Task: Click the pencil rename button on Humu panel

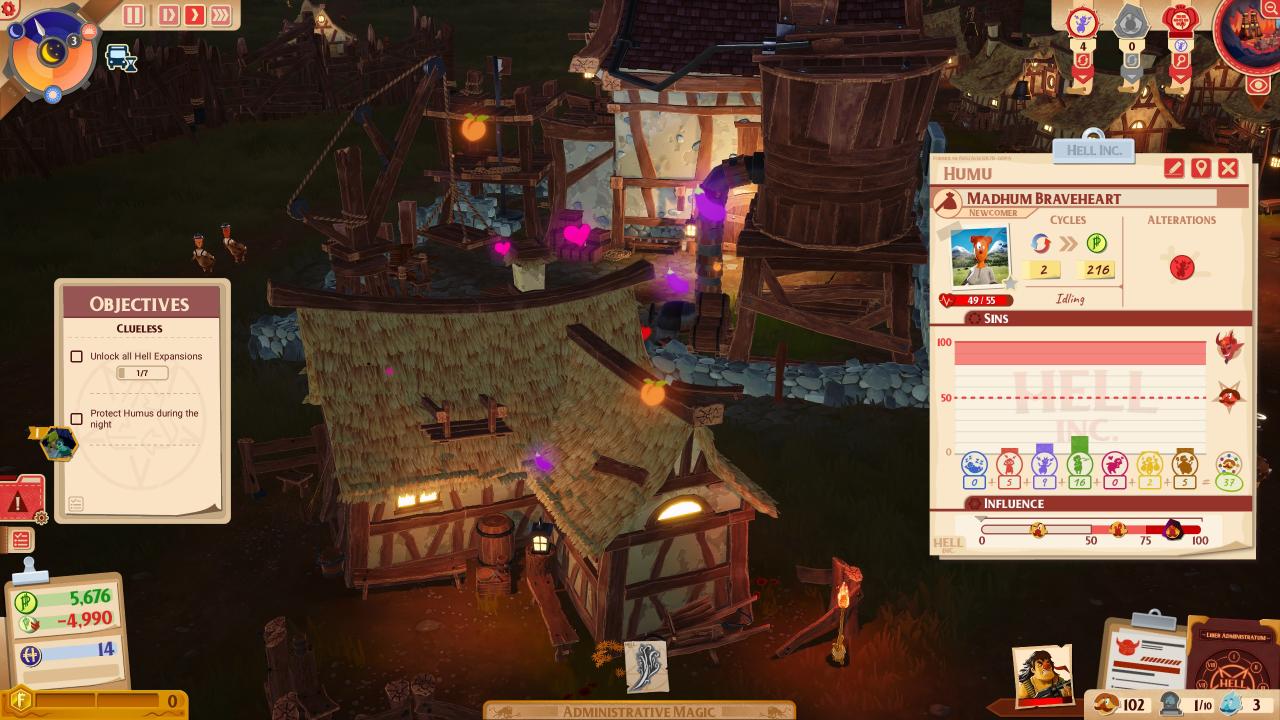Action: [1174, 168]
